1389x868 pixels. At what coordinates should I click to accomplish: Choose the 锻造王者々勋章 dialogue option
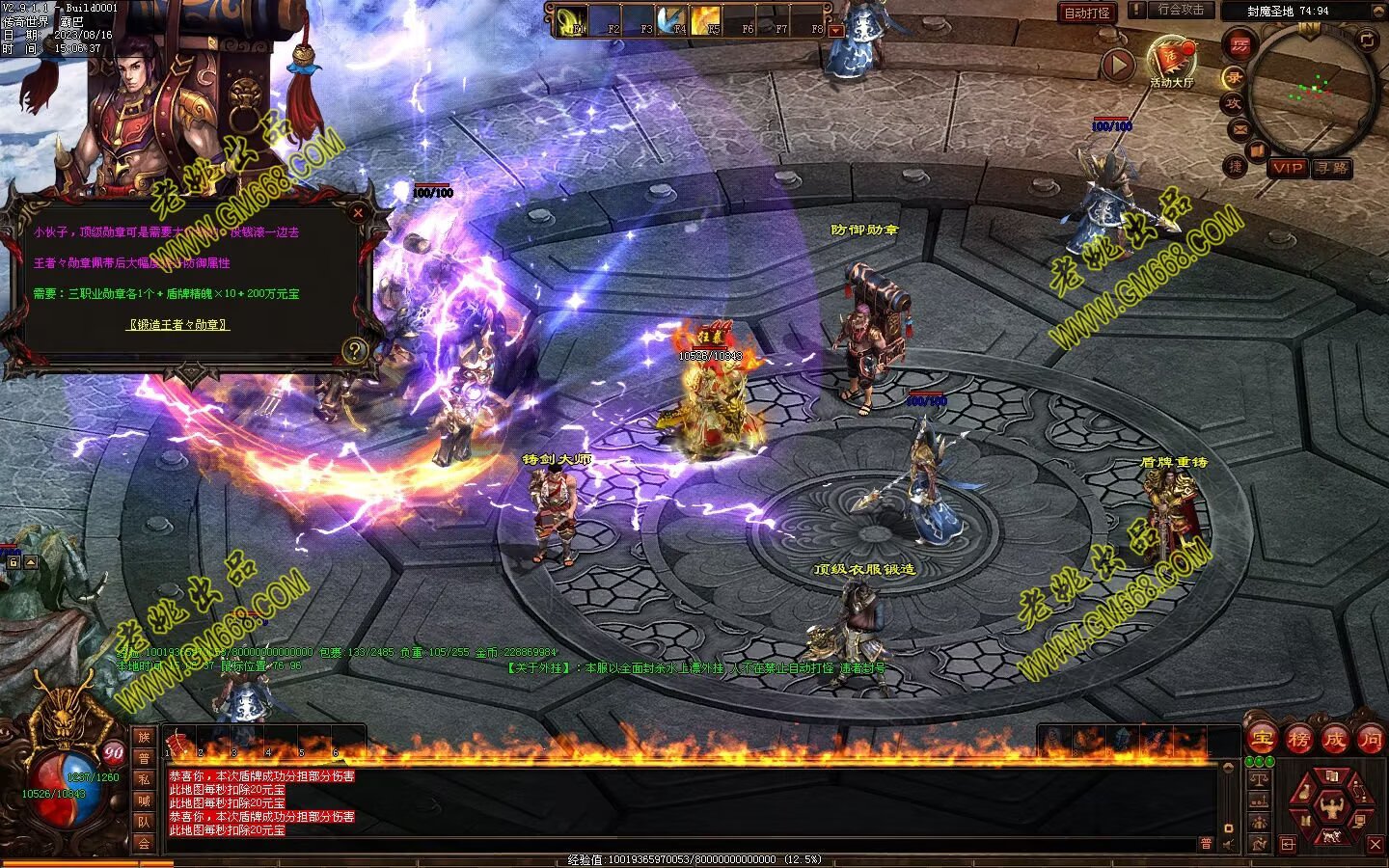(178, 325)
